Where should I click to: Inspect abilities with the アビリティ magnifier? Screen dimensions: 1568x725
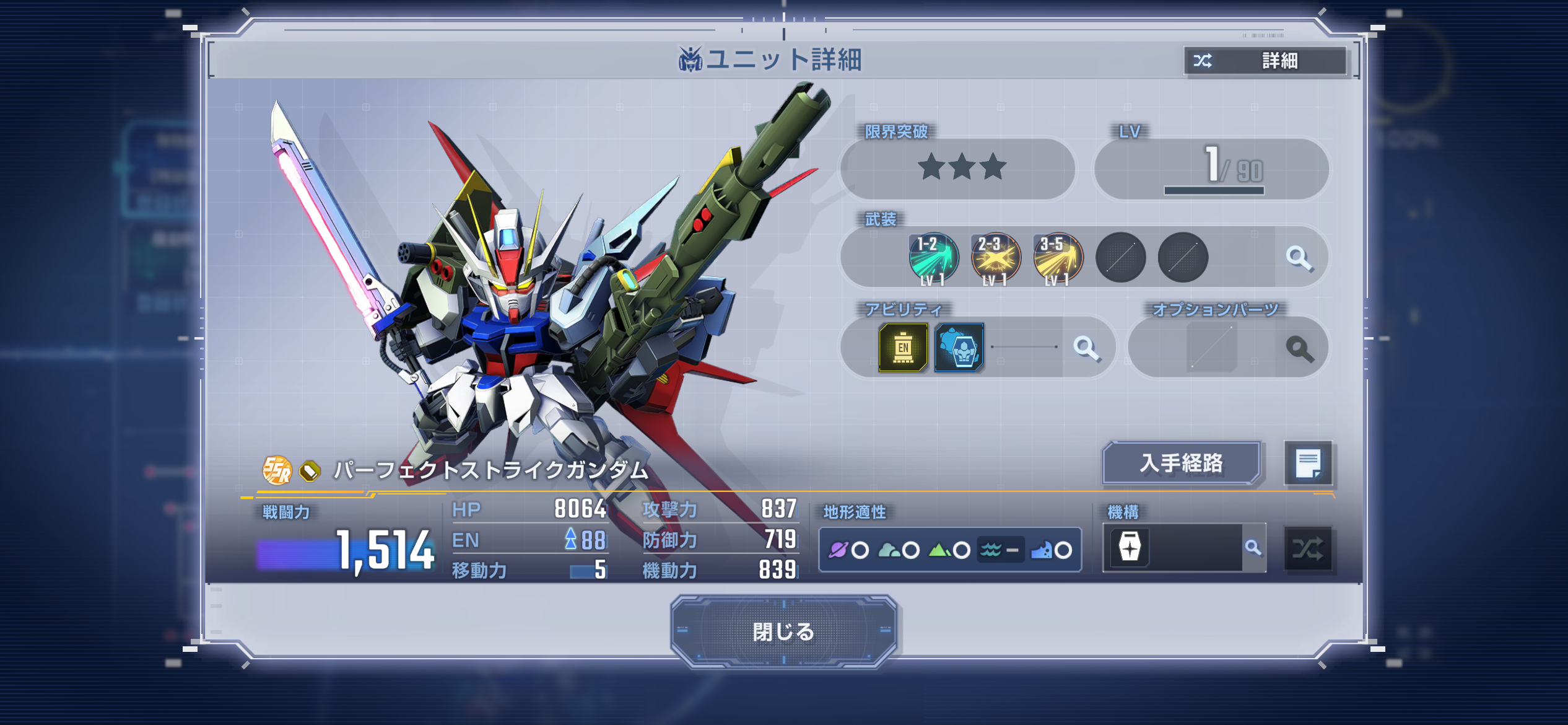click(x=1086, y=348)
